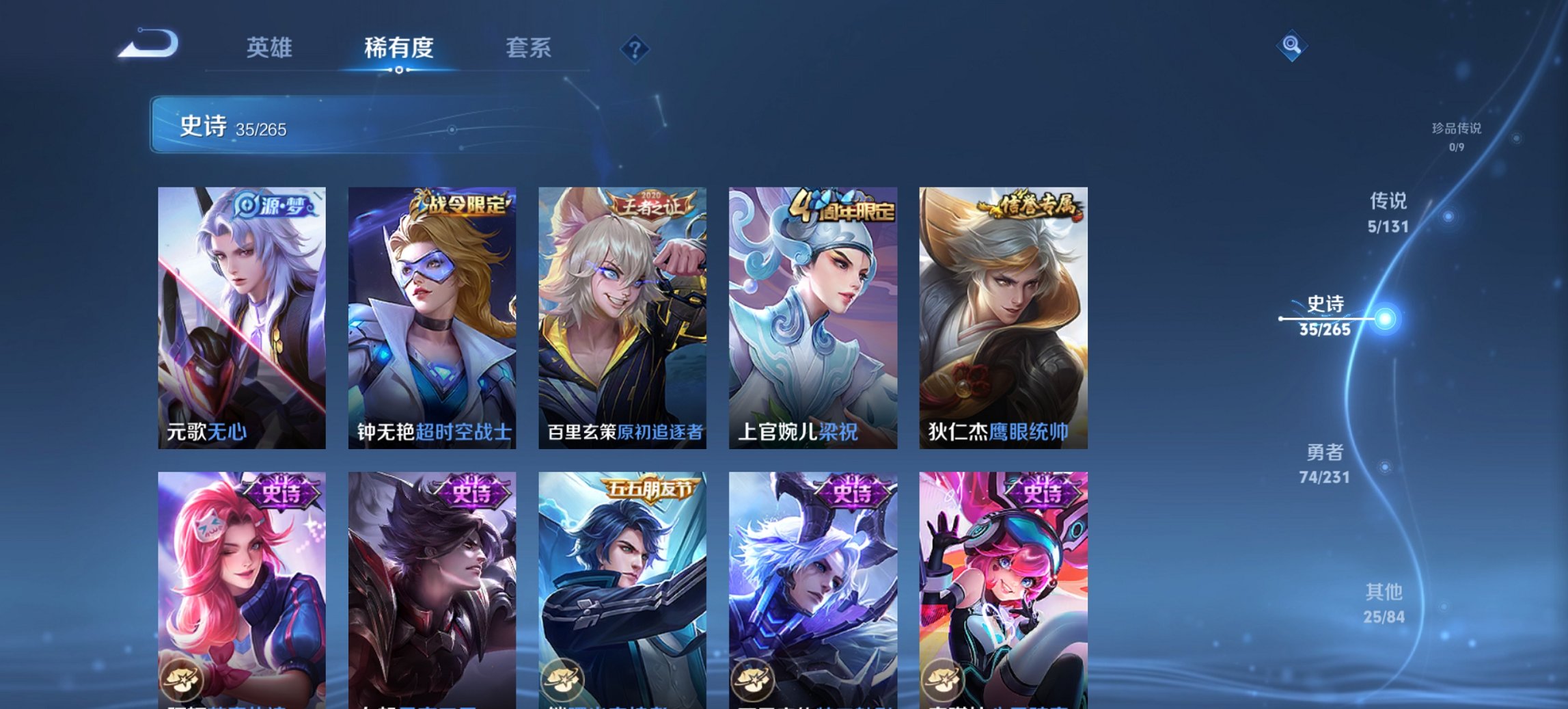Open the help question mark icon
This screenshot has width=1568, height=709.
(635, 48)
